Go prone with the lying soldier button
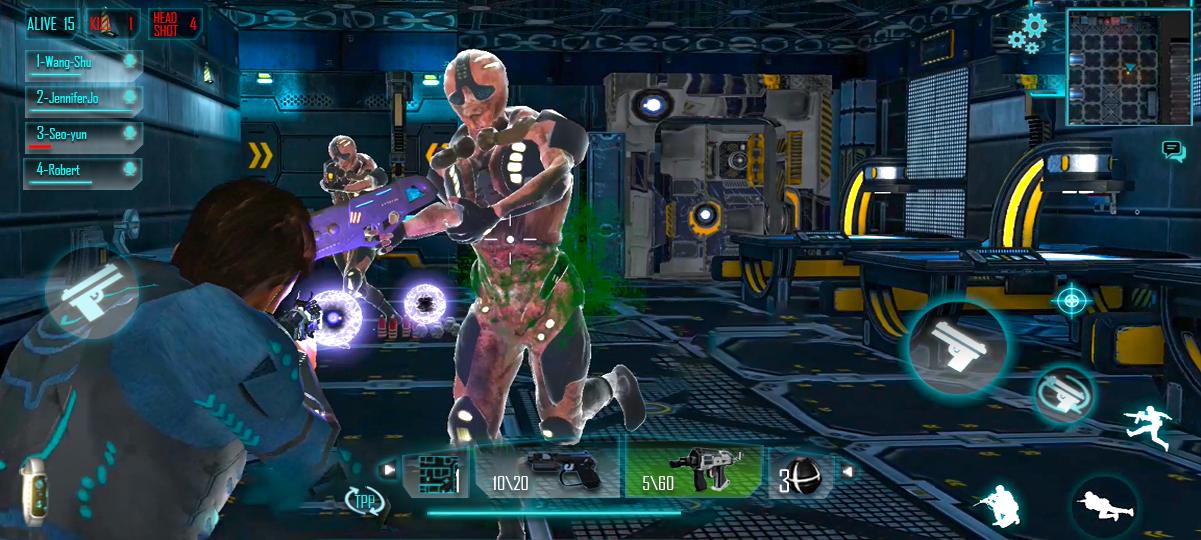 coord(1107,505)
